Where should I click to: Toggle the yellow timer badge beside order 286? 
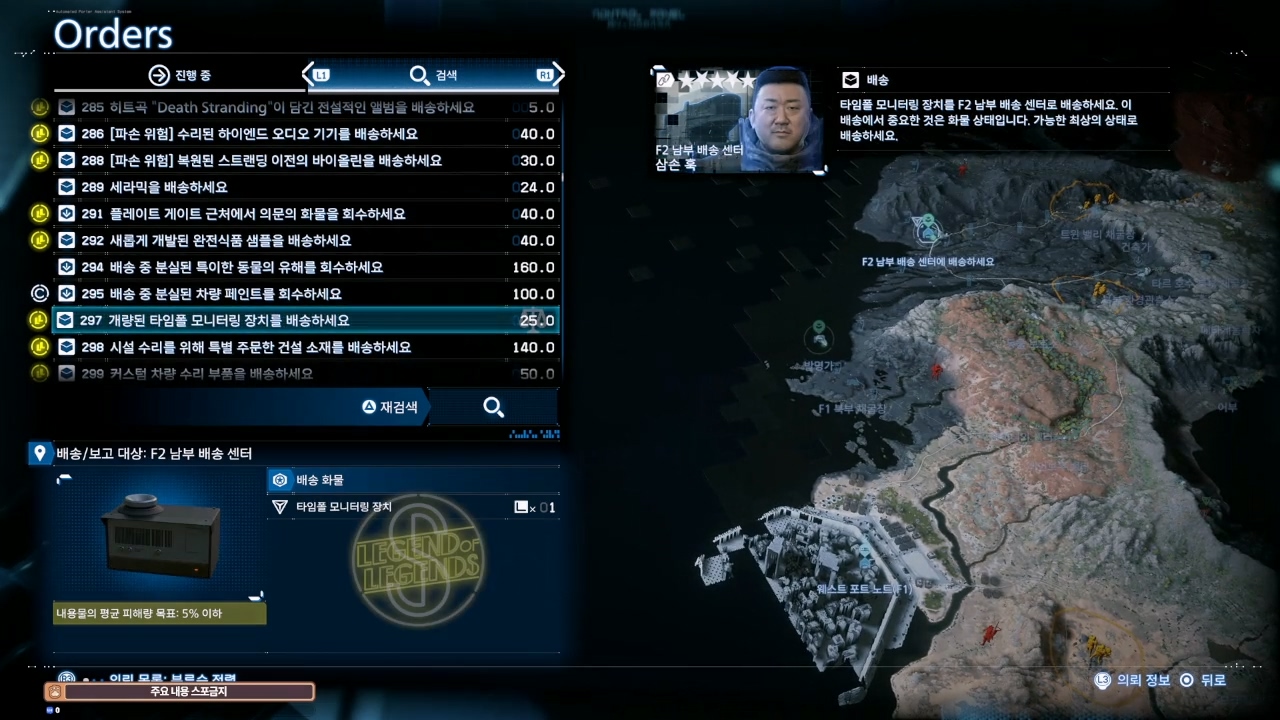[x=39, y=133]
